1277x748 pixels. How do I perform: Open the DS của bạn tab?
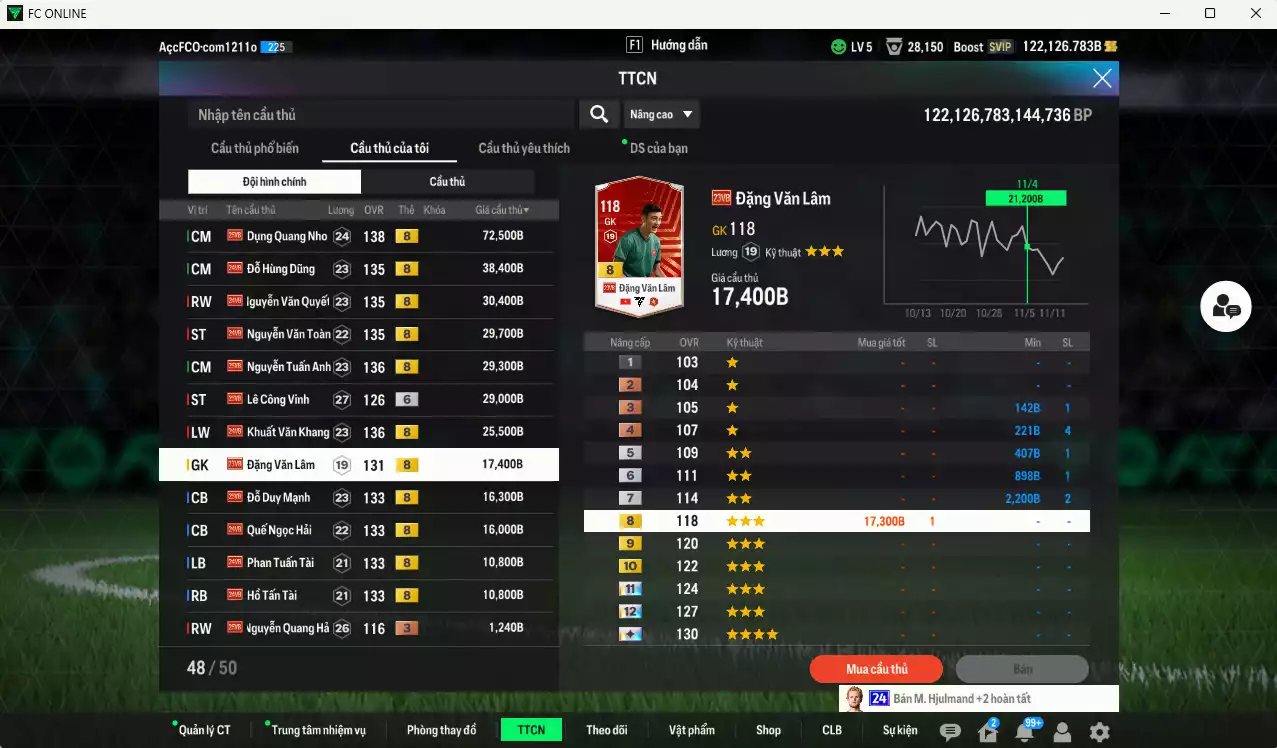pyautogui.click(x=658, y=148)
